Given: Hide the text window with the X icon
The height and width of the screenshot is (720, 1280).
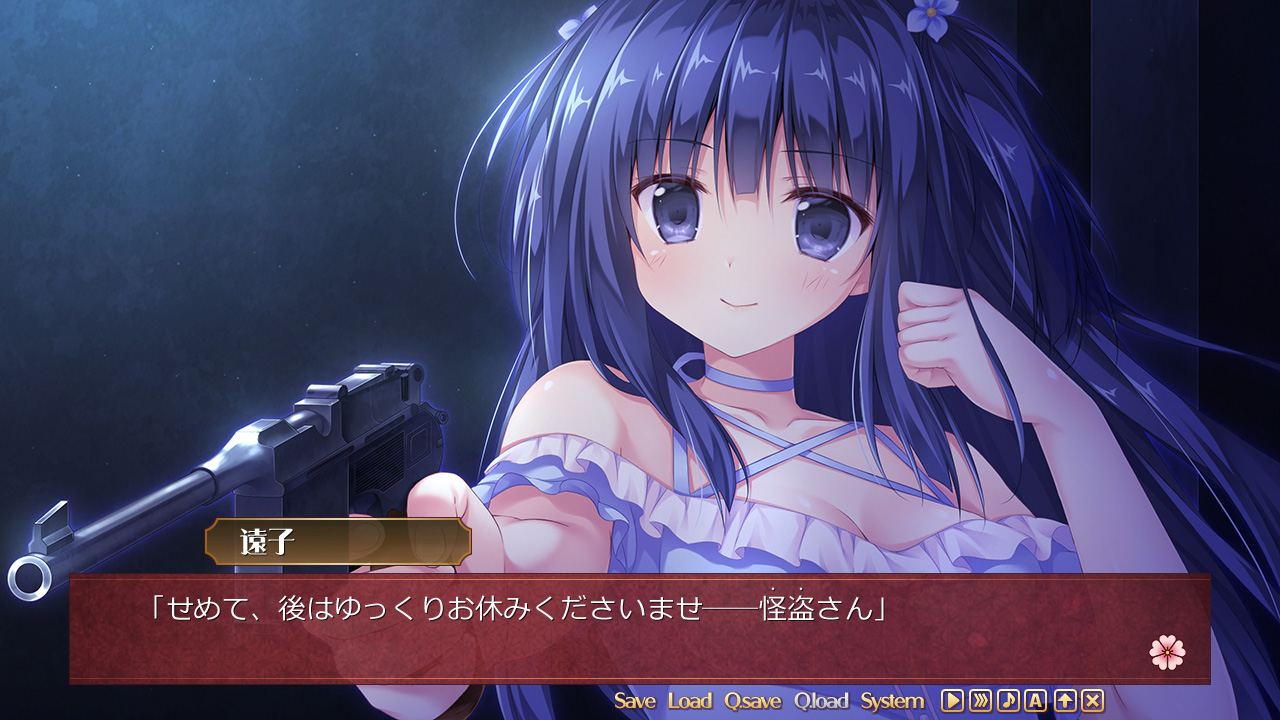Looking at the screenshot, I should click(x=1093, y=701).
